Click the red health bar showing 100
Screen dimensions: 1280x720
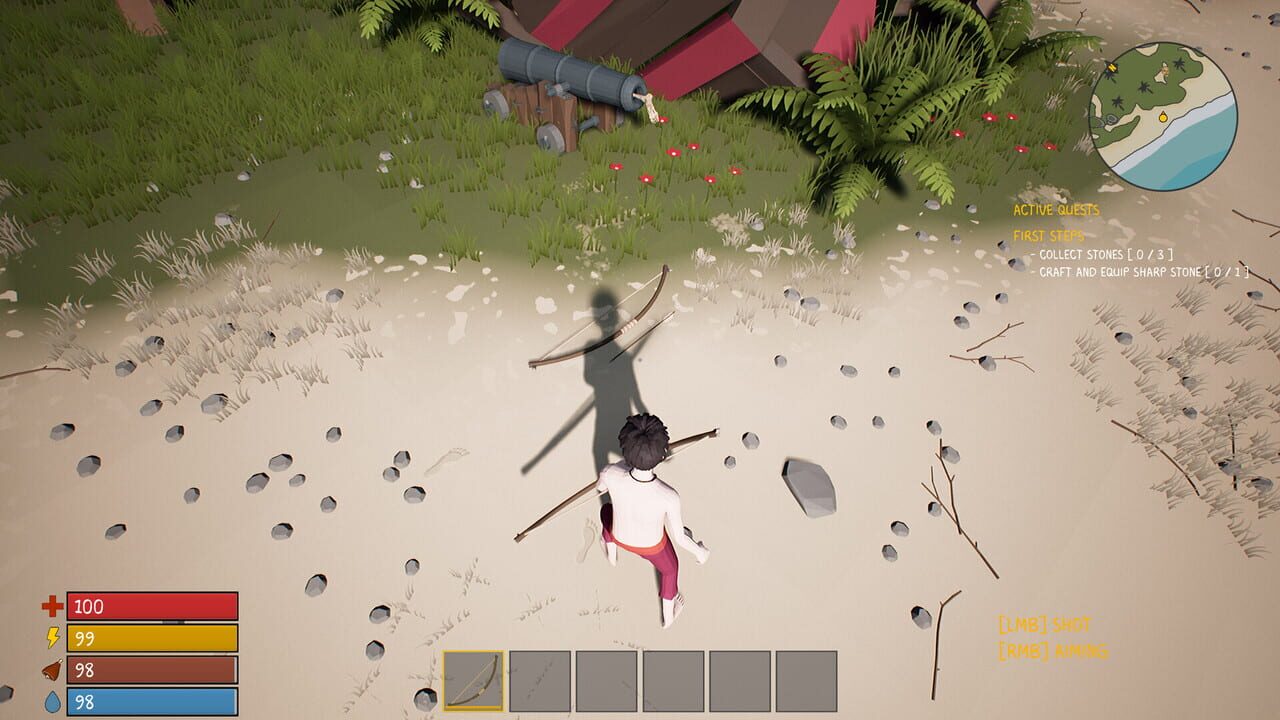click(150, 605)
